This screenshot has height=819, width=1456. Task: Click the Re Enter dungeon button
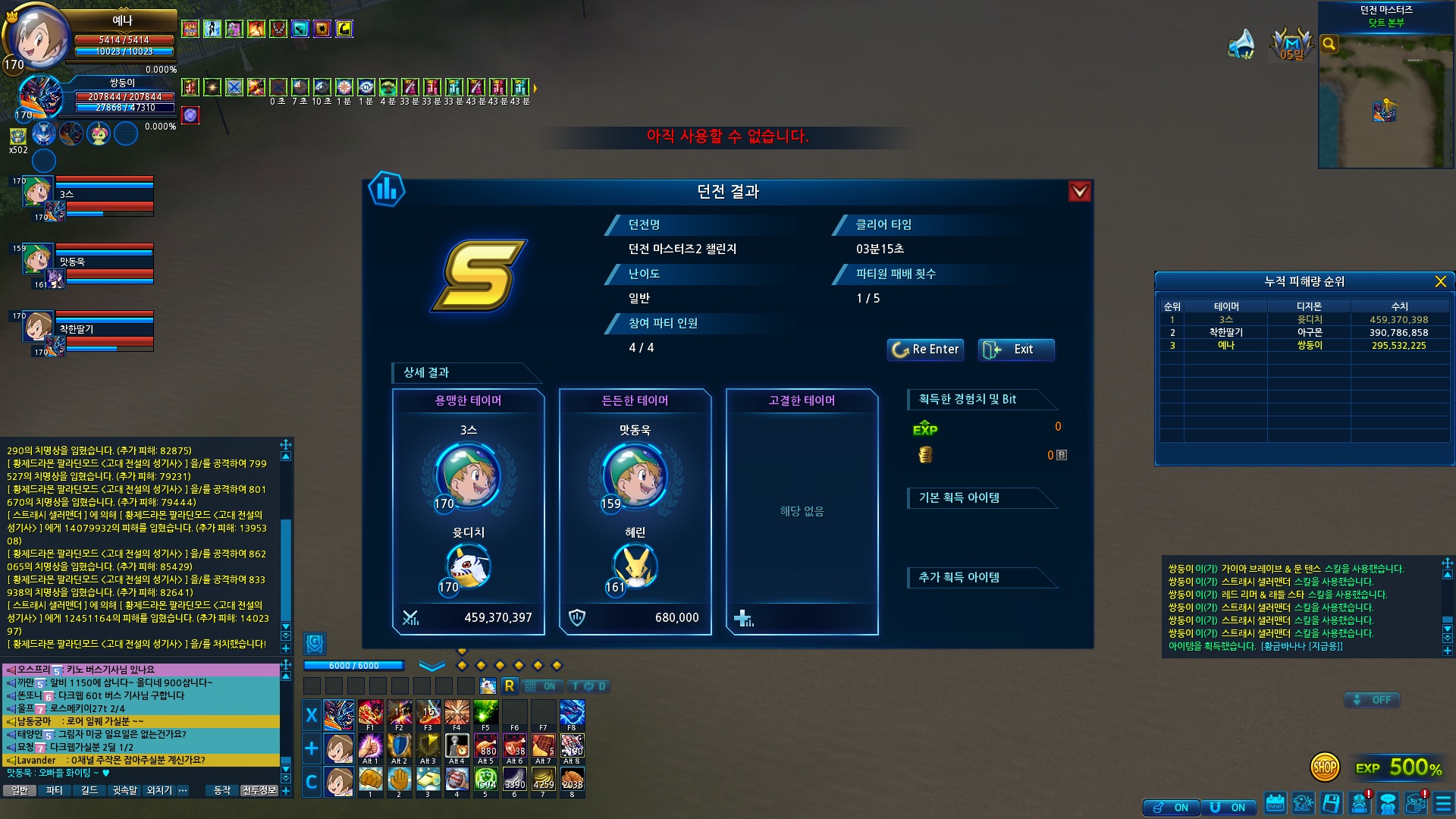pyautogui.click(x=925, y=350)
